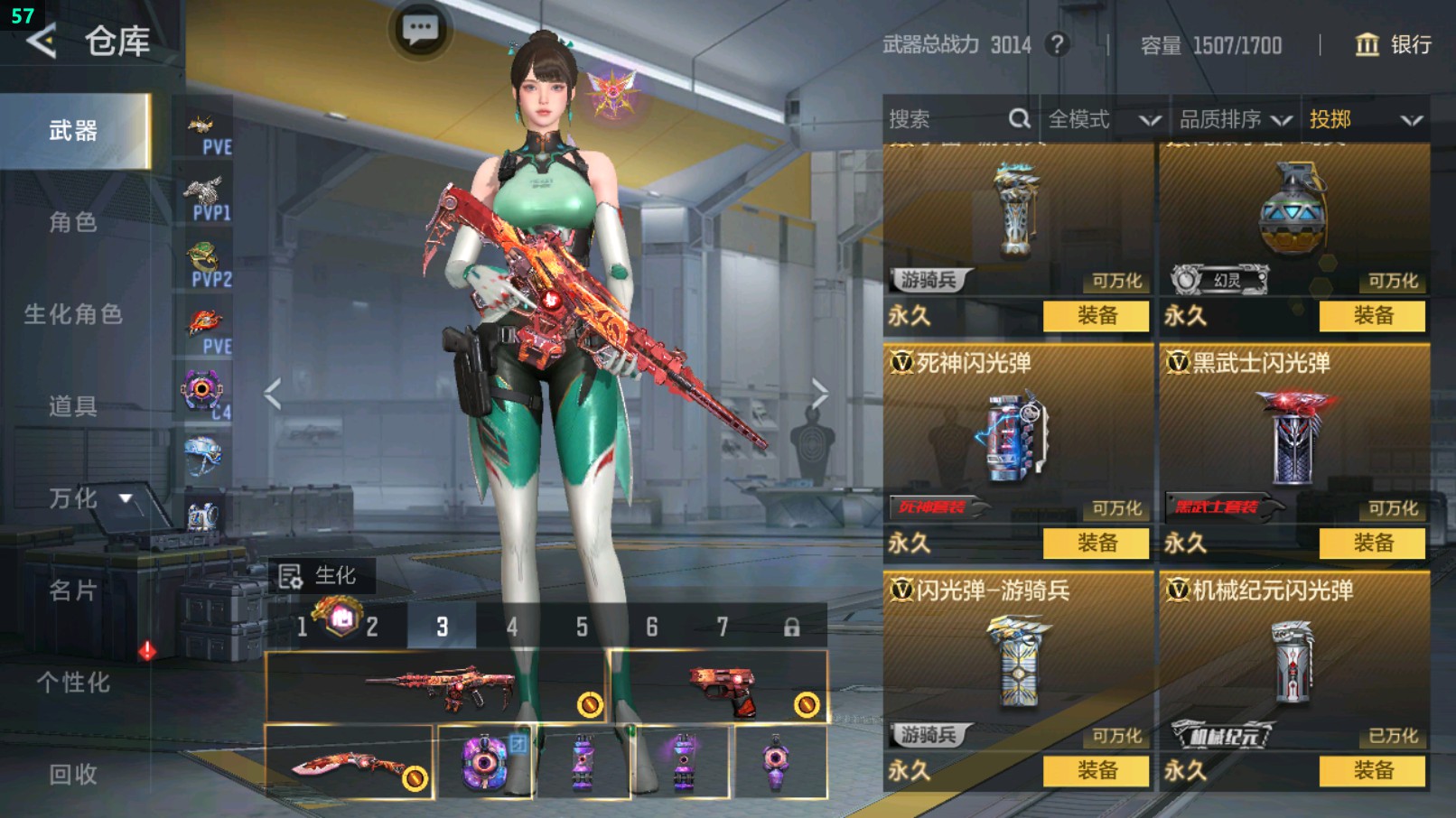Viewport: 1456px width, 818px height.
Task: Open the weapon power help question mark
Action: pyautogui.click(x=1057, y=44)
